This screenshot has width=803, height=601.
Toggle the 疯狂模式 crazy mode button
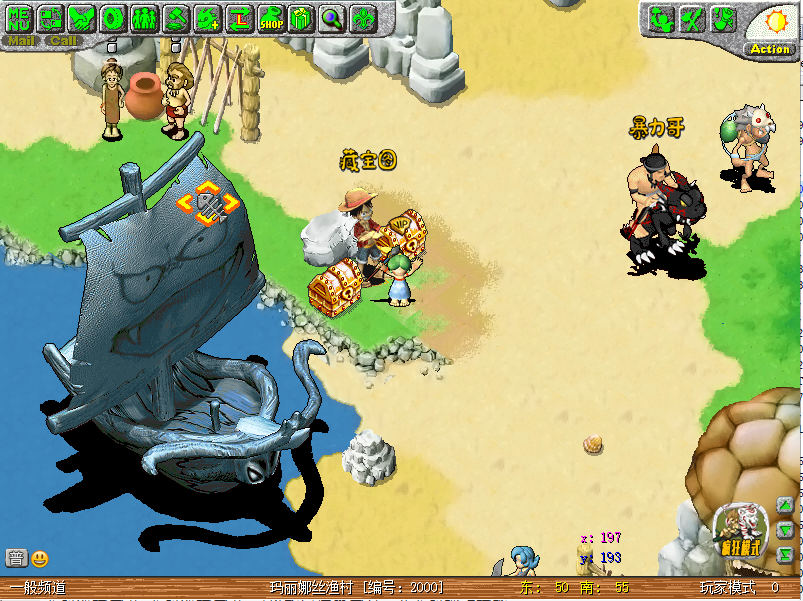pos(739,531)
